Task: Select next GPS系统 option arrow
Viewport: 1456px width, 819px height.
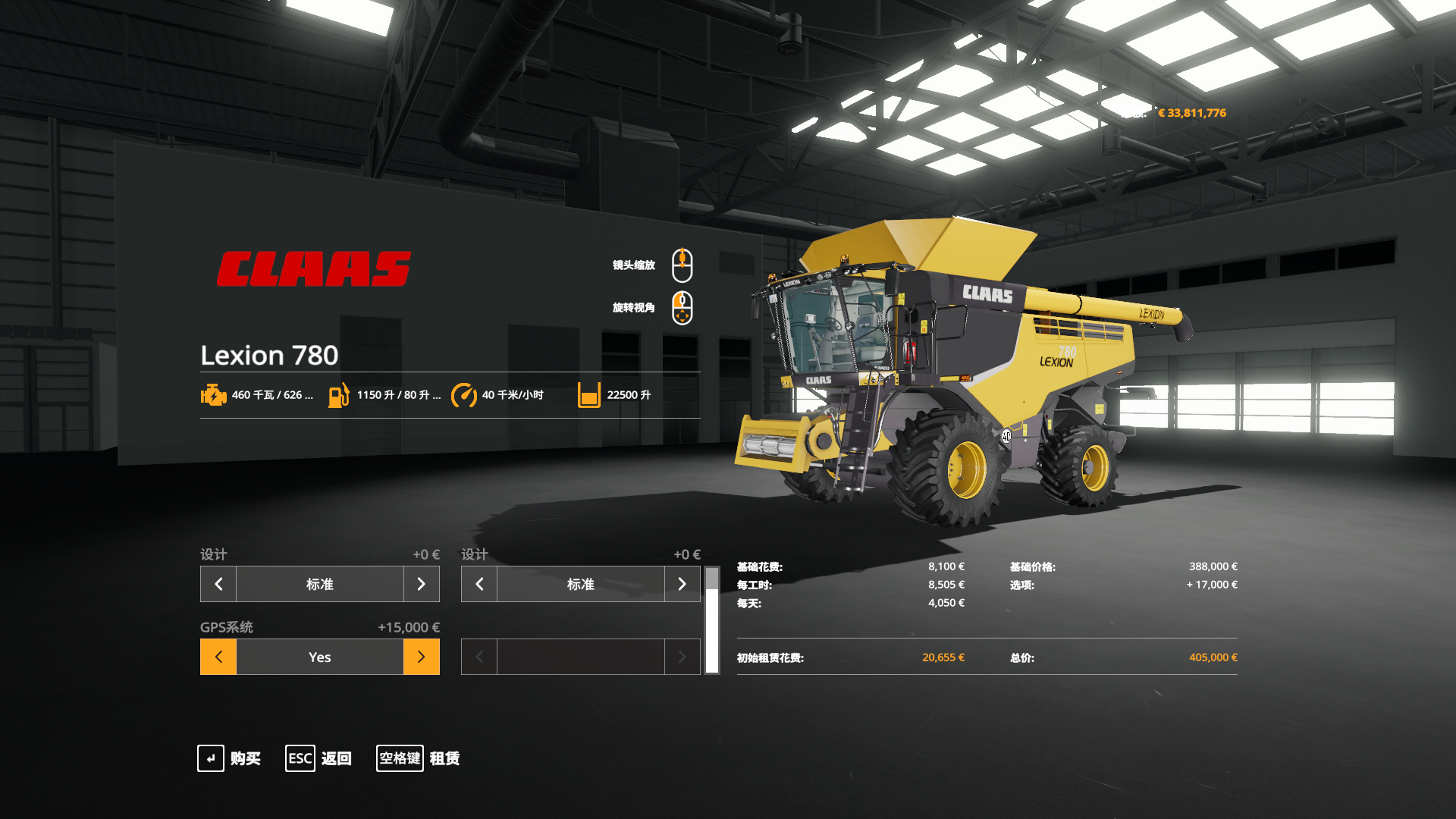Action: tap(422, 657)
